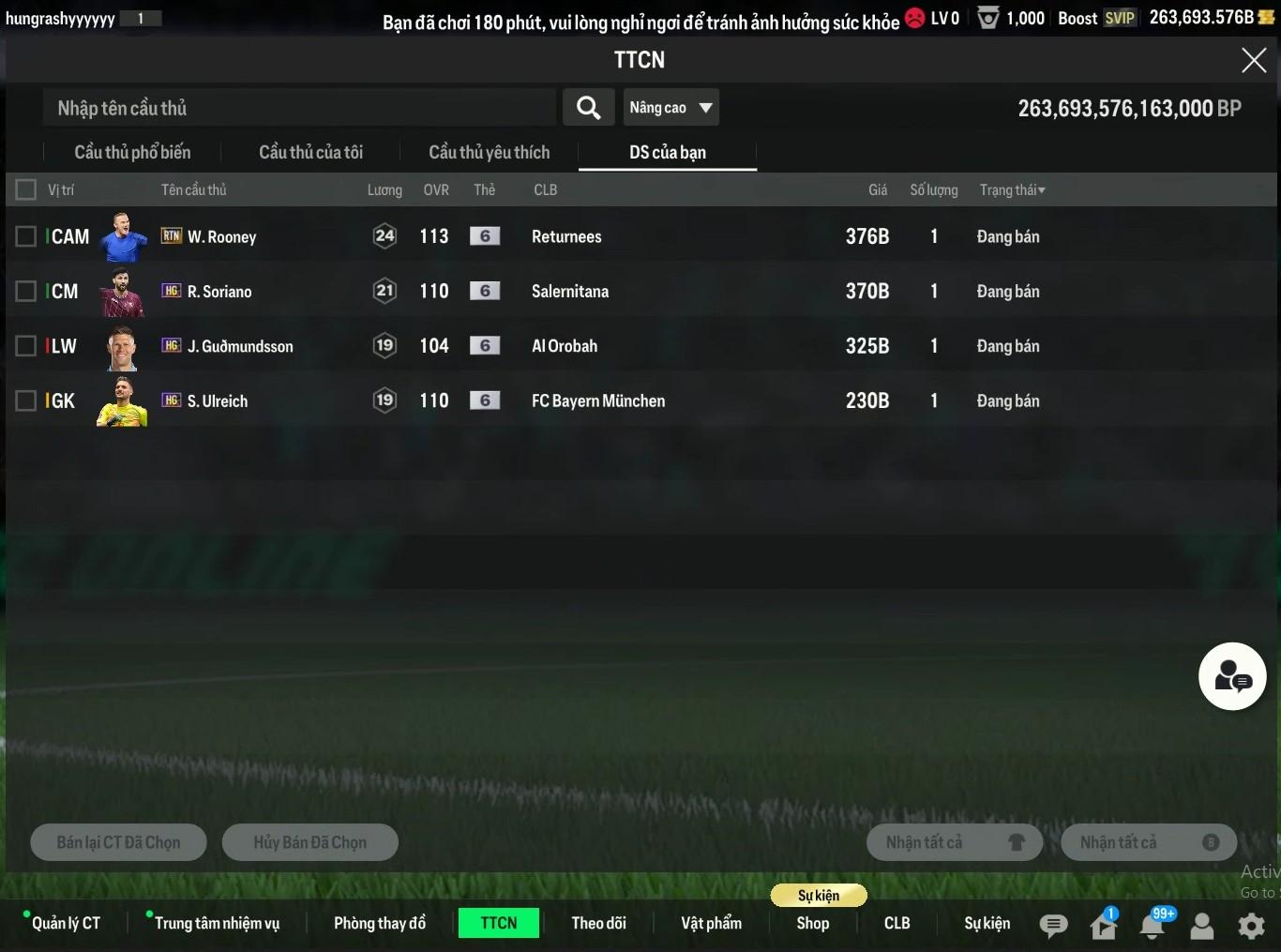Open the Nâng cao dropdown

671,108
